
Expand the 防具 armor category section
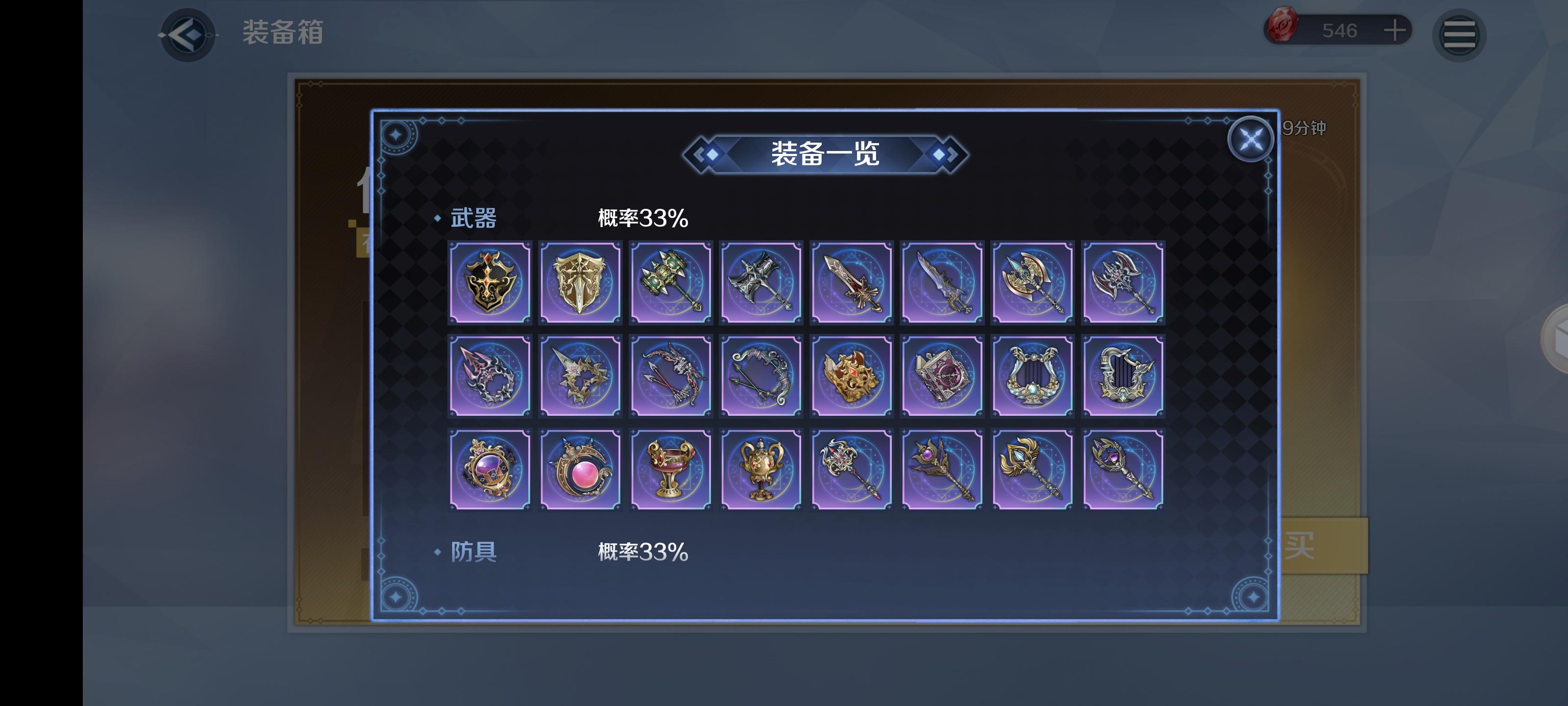473,551
